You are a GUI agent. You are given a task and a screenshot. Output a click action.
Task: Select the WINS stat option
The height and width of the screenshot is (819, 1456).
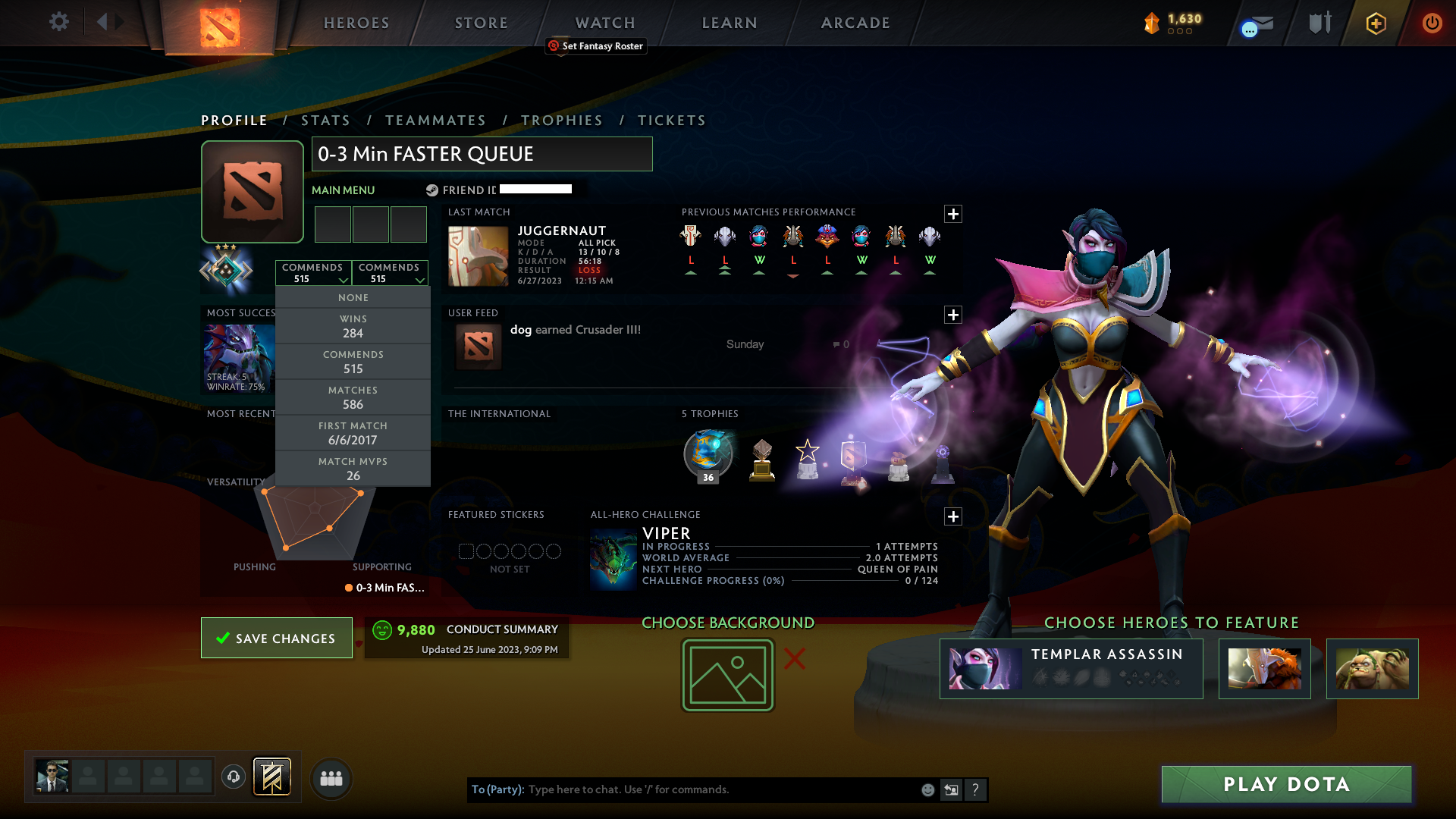click(353, 325)
